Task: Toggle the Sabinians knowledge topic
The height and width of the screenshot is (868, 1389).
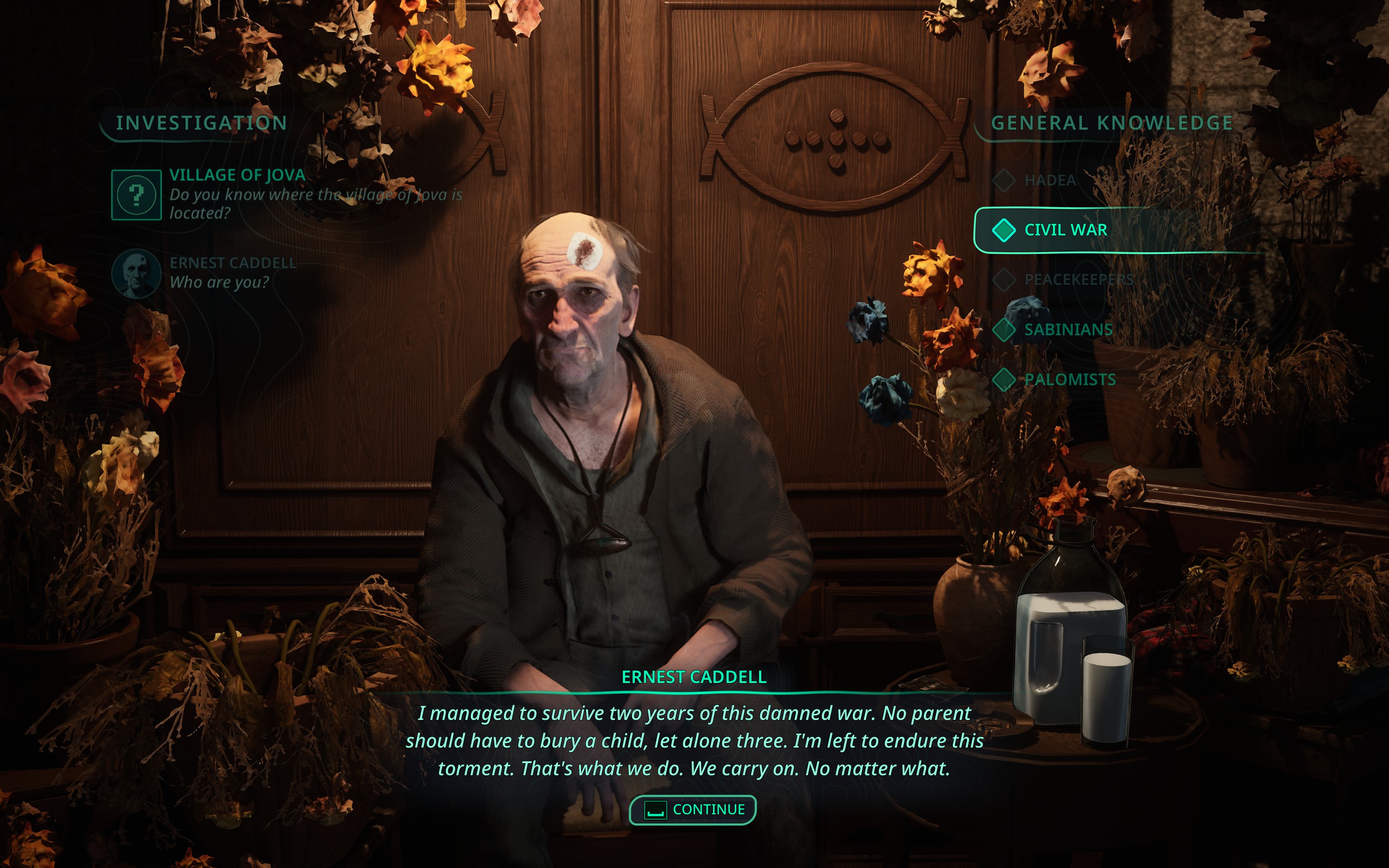Action: [x=1069, y=329]
